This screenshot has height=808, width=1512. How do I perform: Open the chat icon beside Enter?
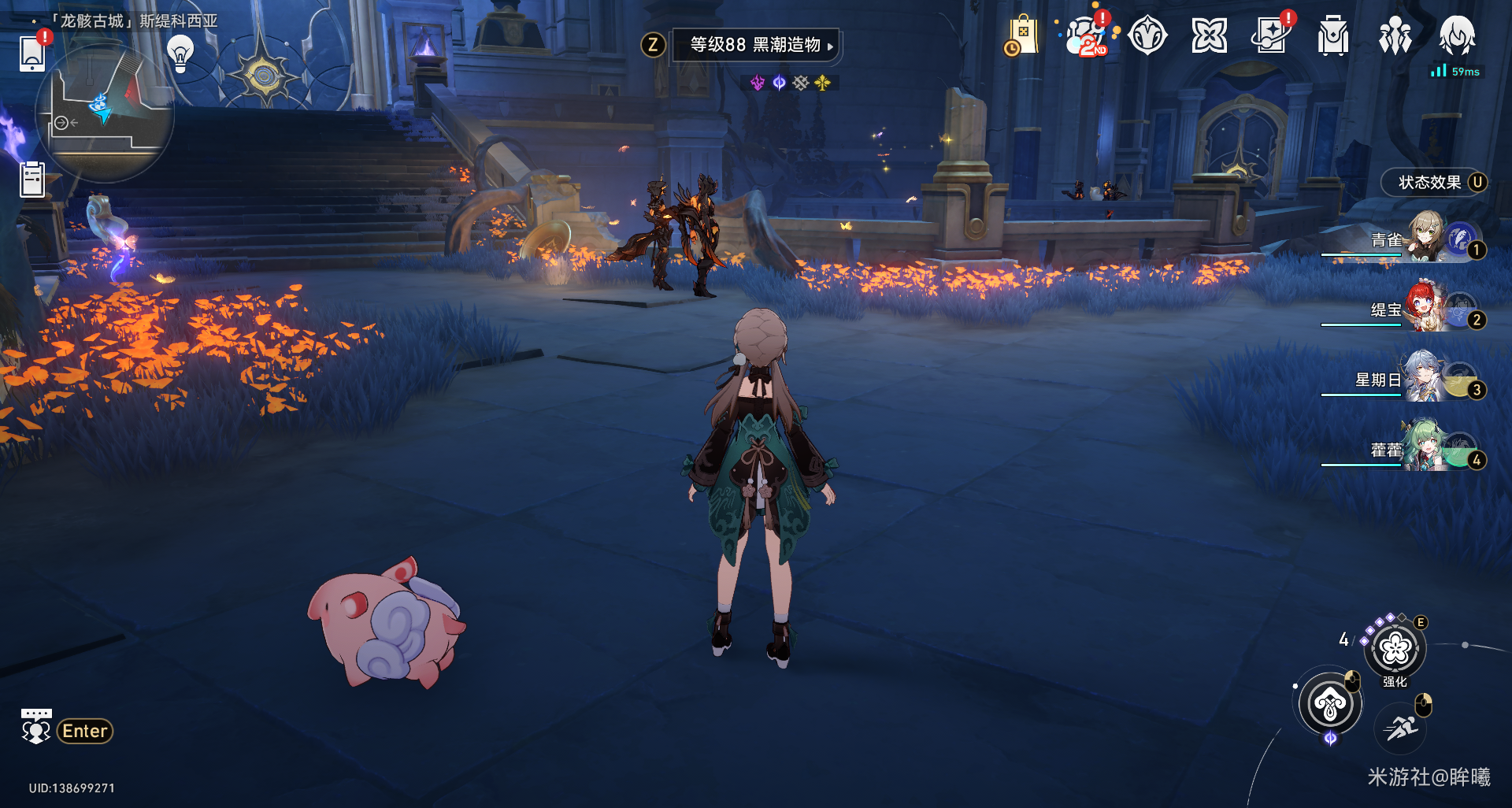(35, 727)
